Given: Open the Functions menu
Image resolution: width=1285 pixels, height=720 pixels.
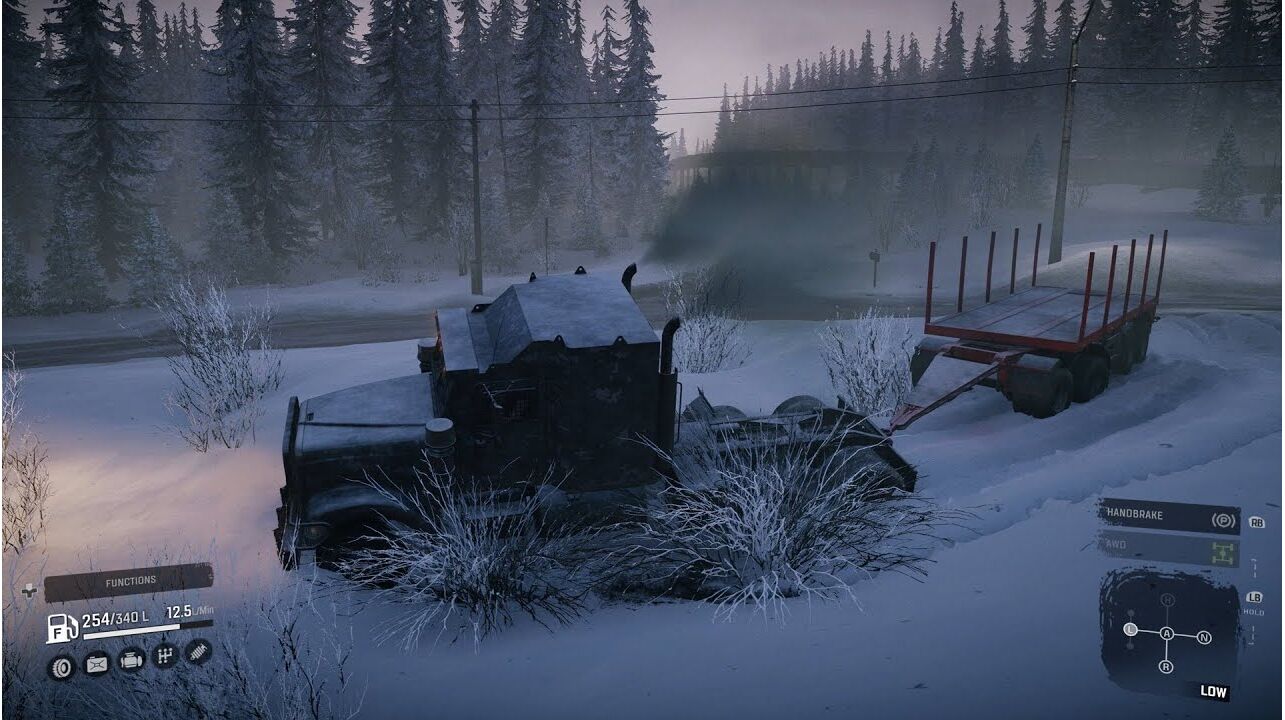Looking at the screenshot, I should [x=129, y=581].
